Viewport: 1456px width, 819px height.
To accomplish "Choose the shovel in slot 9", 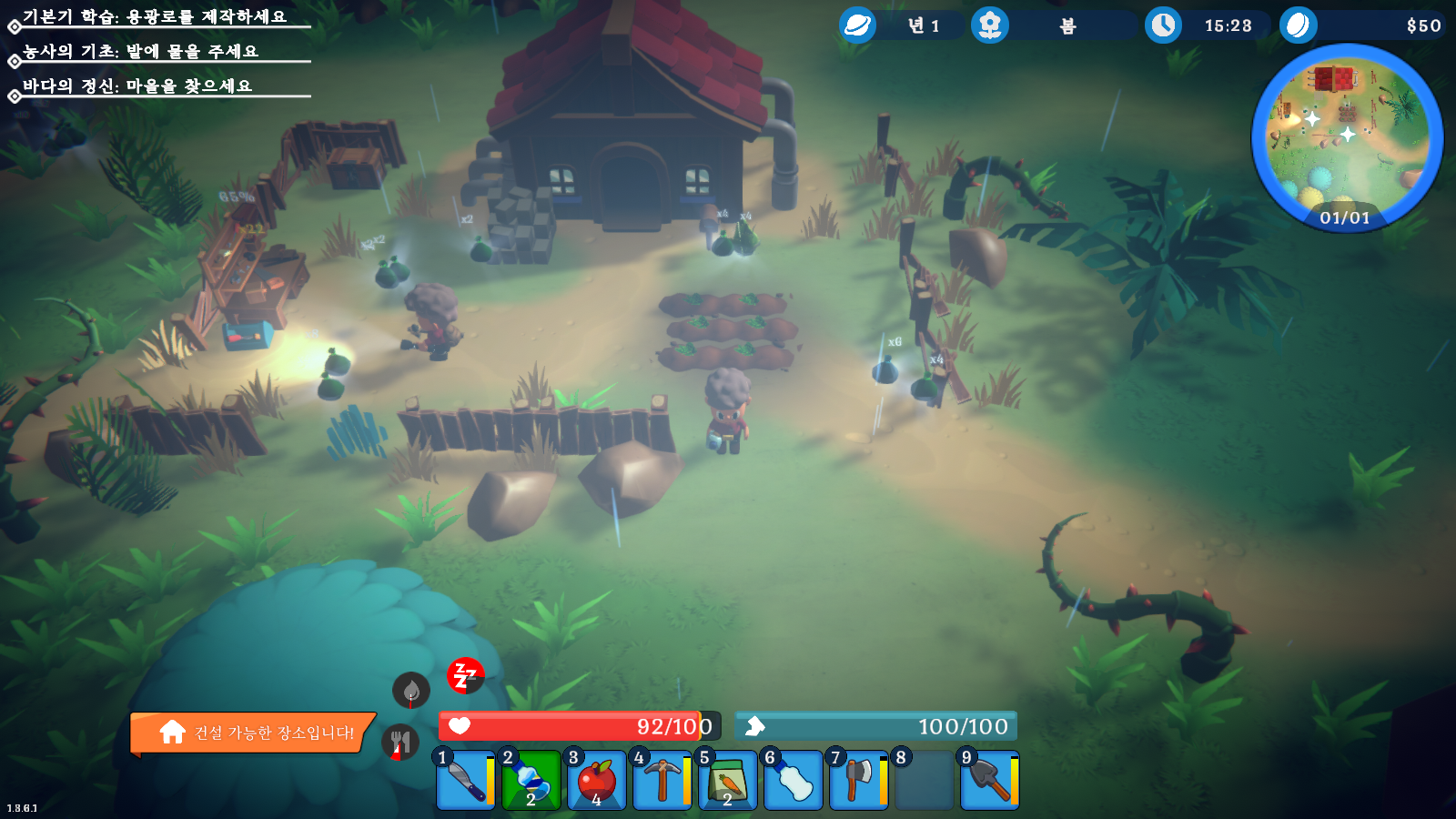I will pyautogui.click(x=990, y=780).
